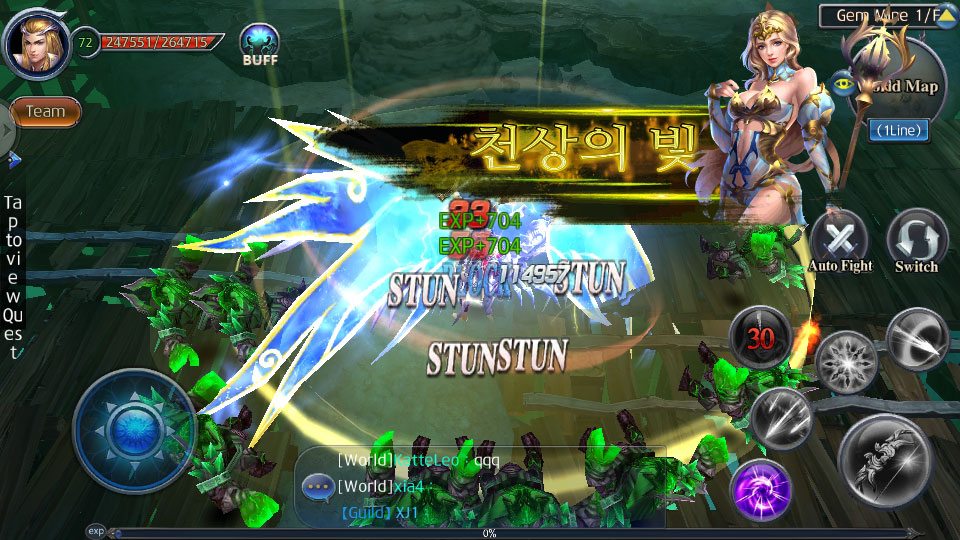Screen dimensions: 960x540
Task: Tap to view Quest sidebar
Action: pyautogui.click(x=13, y=275)
